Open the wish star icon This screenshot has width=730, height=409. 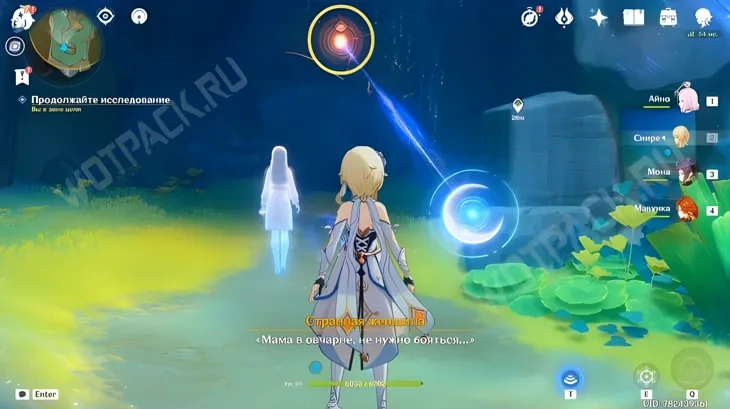tap(599, 17)
